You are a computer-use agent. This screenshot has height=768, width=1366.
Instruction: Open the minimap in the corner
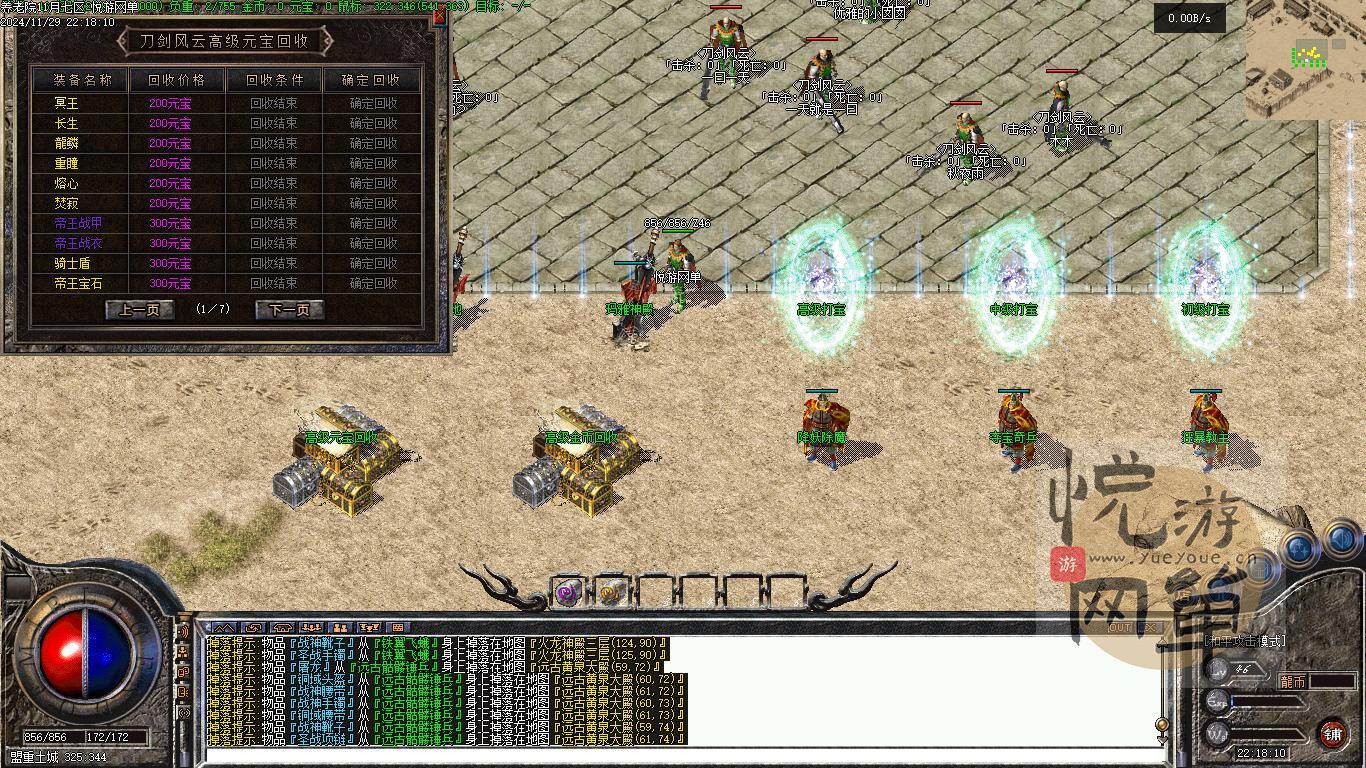coord(1305,58)
